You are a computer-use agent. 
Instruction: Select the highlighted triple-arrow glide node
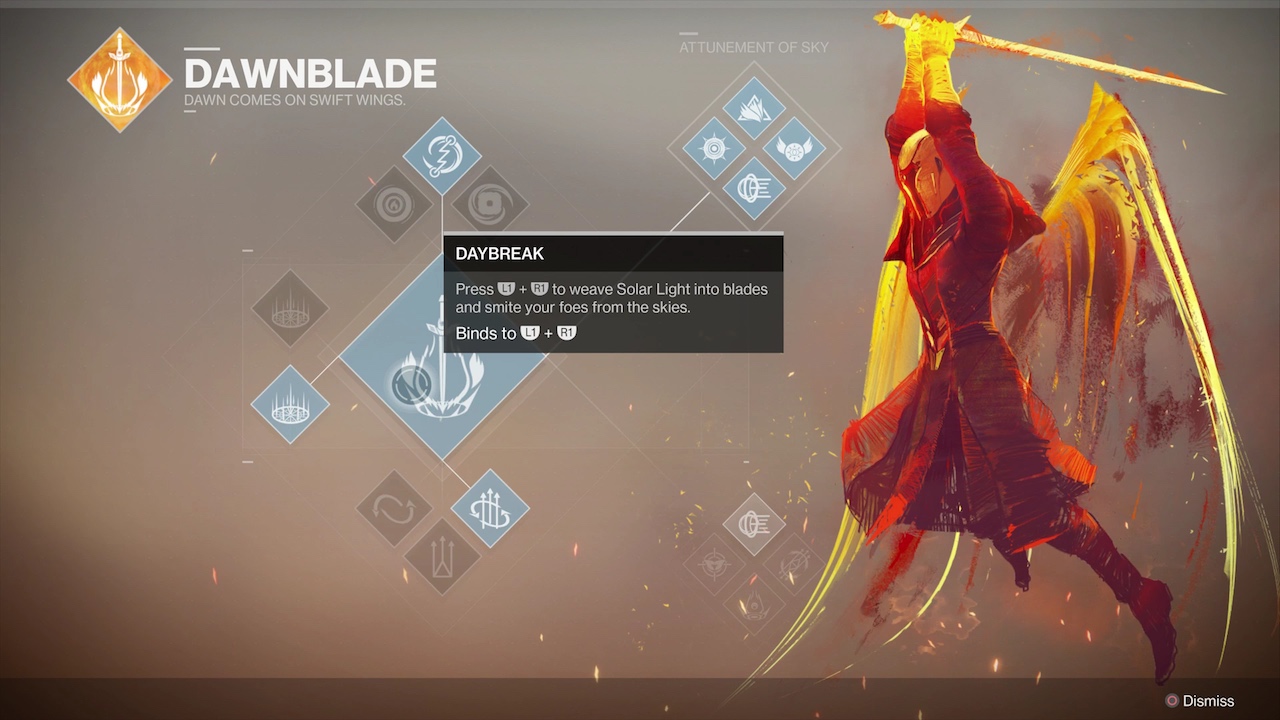490,509
